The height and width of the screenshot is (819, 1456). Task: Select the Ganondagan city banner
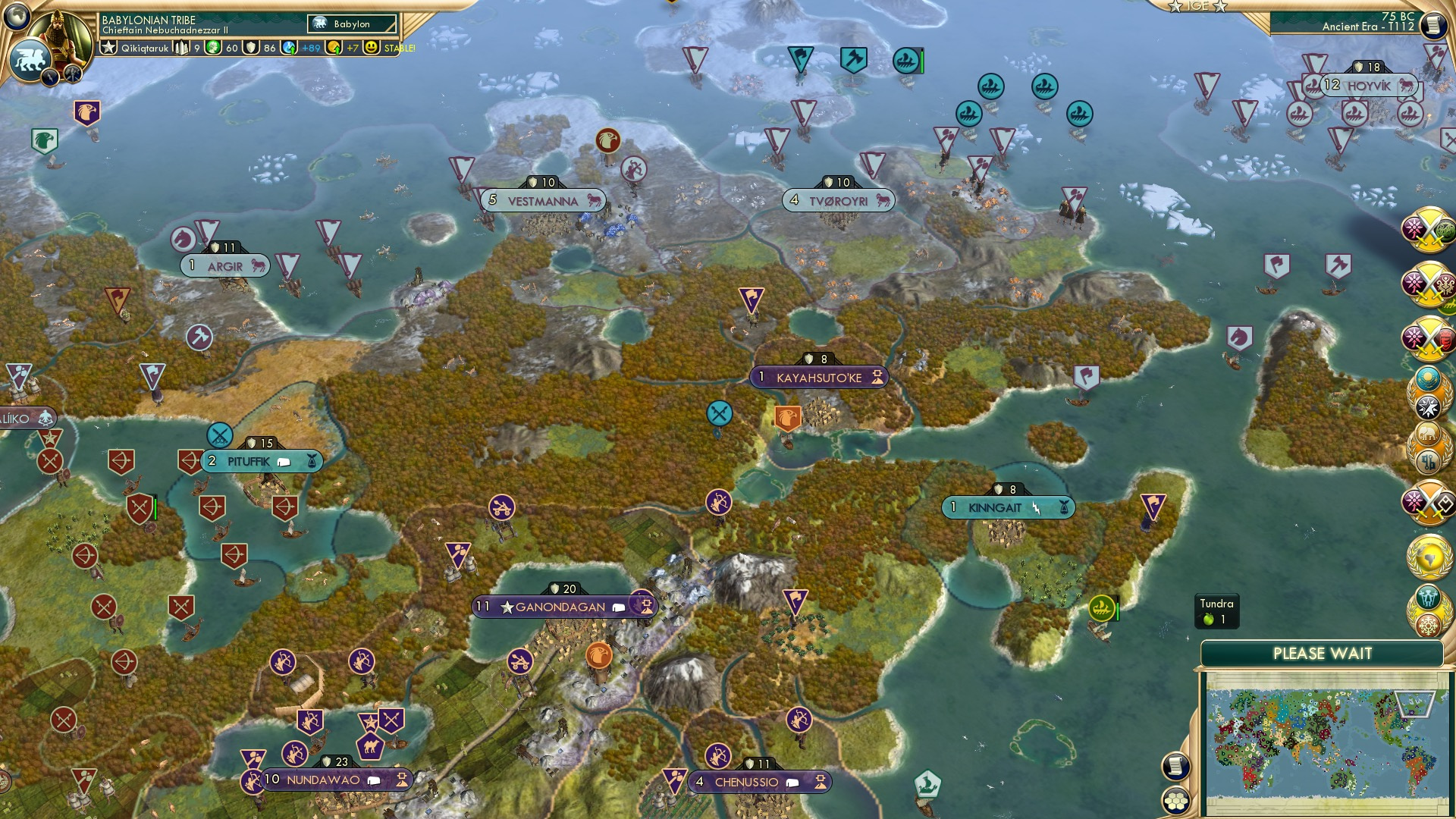[x=559, y=607]
